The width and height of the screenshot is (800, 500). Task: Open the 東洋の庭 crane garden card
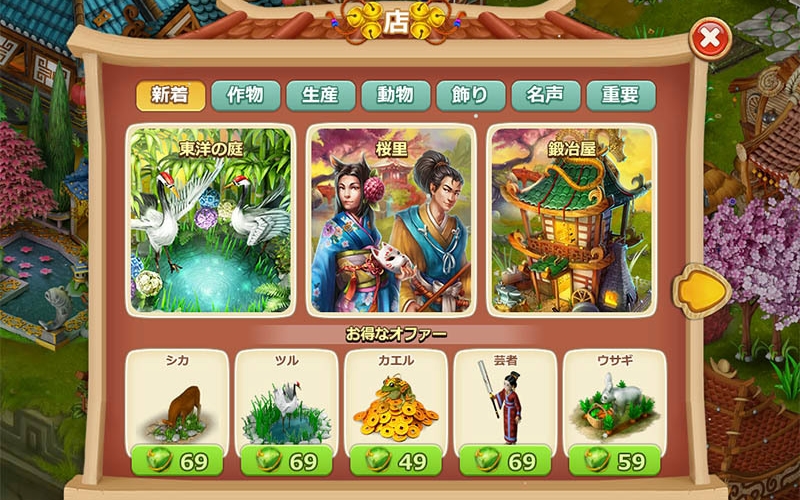pos(212,219)
